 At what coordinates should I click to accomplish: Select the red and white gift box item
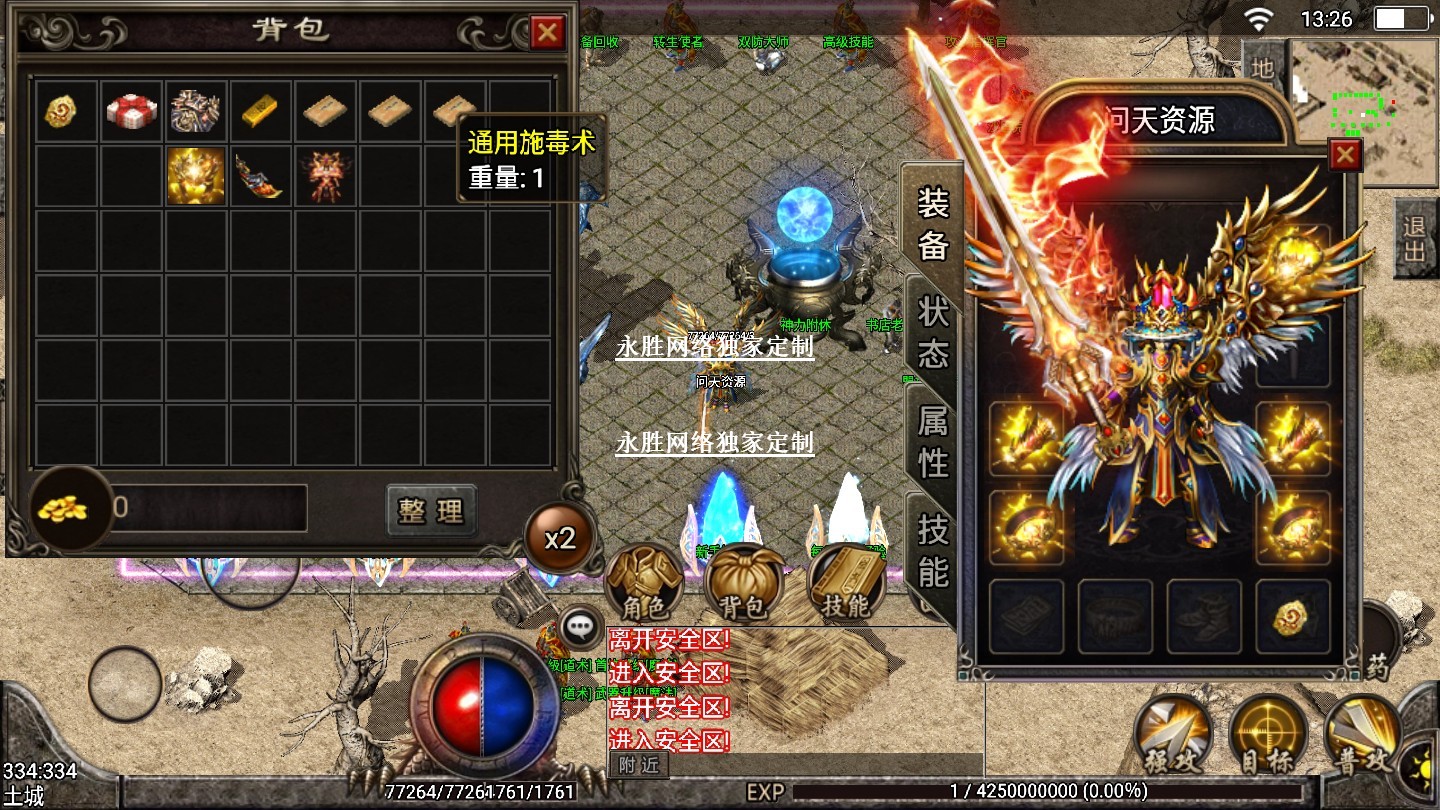click(x=131, y=111)
